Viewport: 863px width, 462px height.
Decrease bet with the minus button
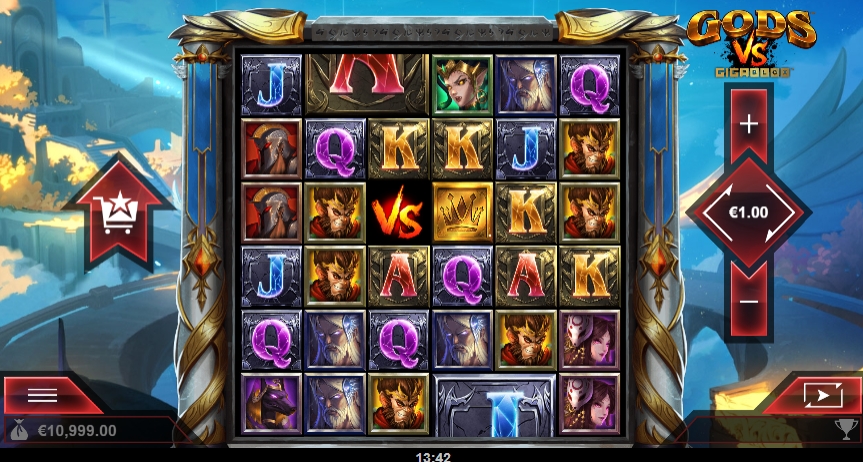(x=748, y=300)
